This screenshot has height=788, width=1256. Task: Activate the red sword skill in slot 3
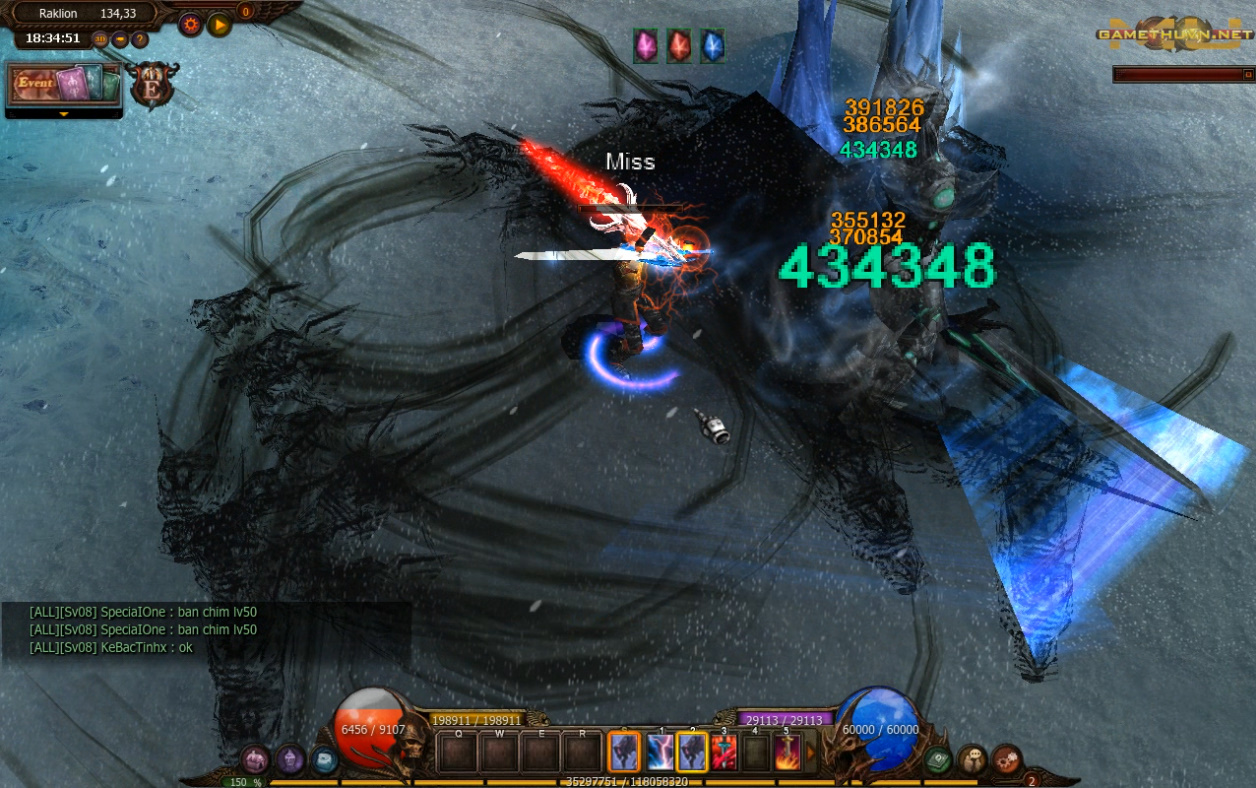coord(724,753)
